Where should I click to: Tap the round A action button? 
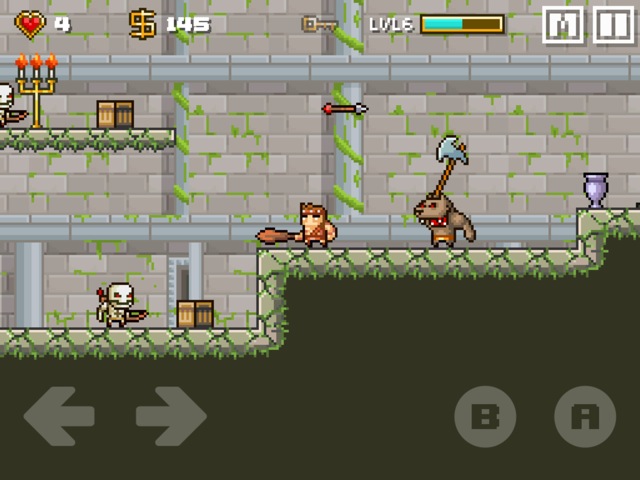click(x=585, y=416)
